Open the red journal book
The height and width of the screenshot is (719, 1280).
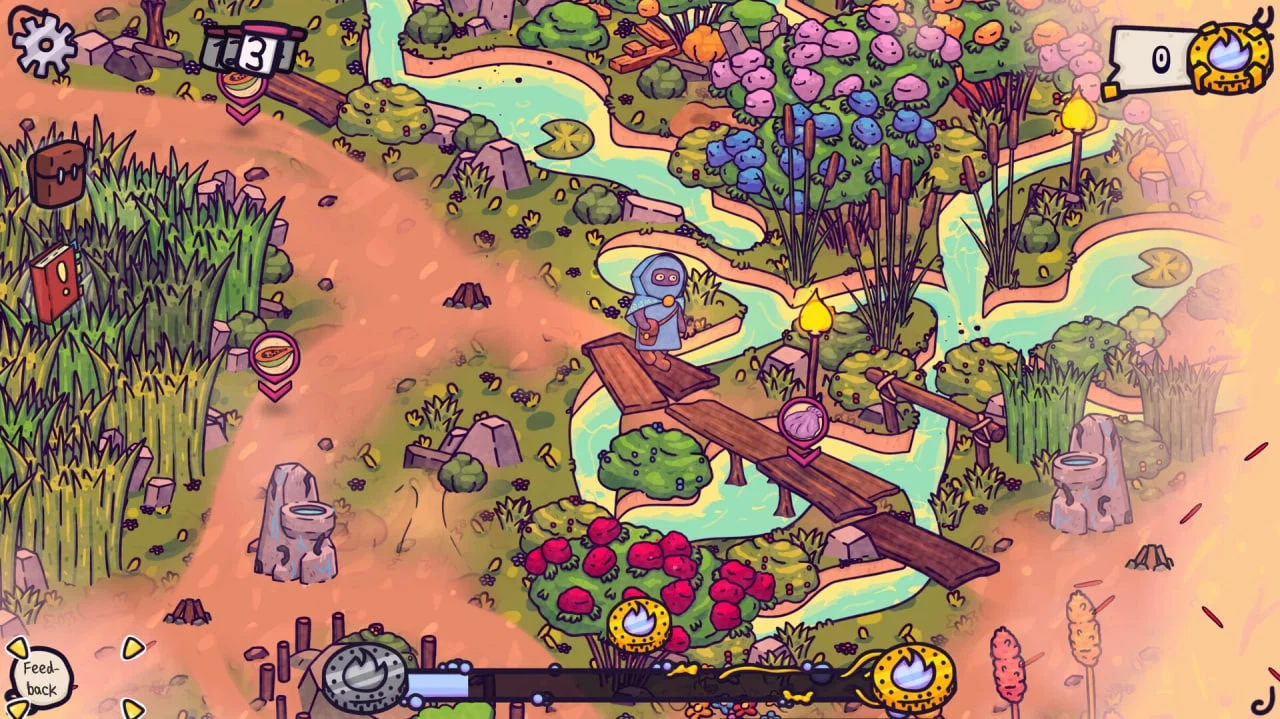[55, 281]
